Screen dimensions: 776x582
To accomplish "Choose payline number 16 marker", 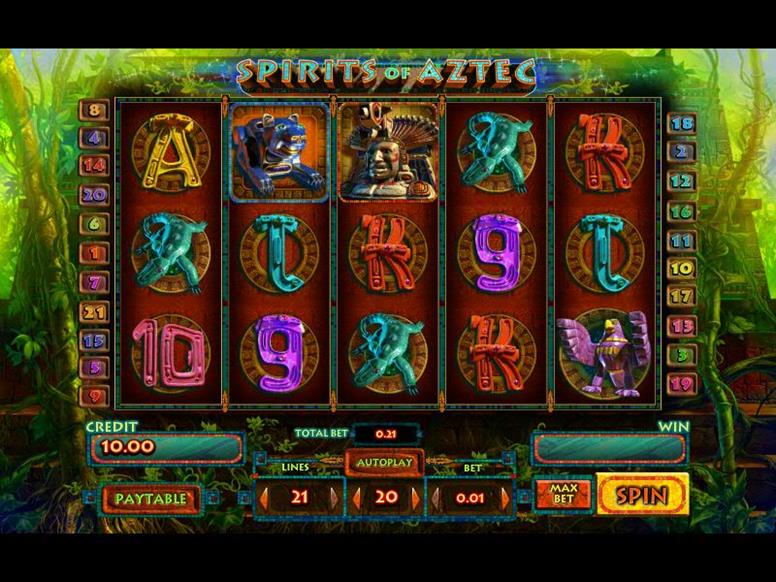I will pos(682,212).
